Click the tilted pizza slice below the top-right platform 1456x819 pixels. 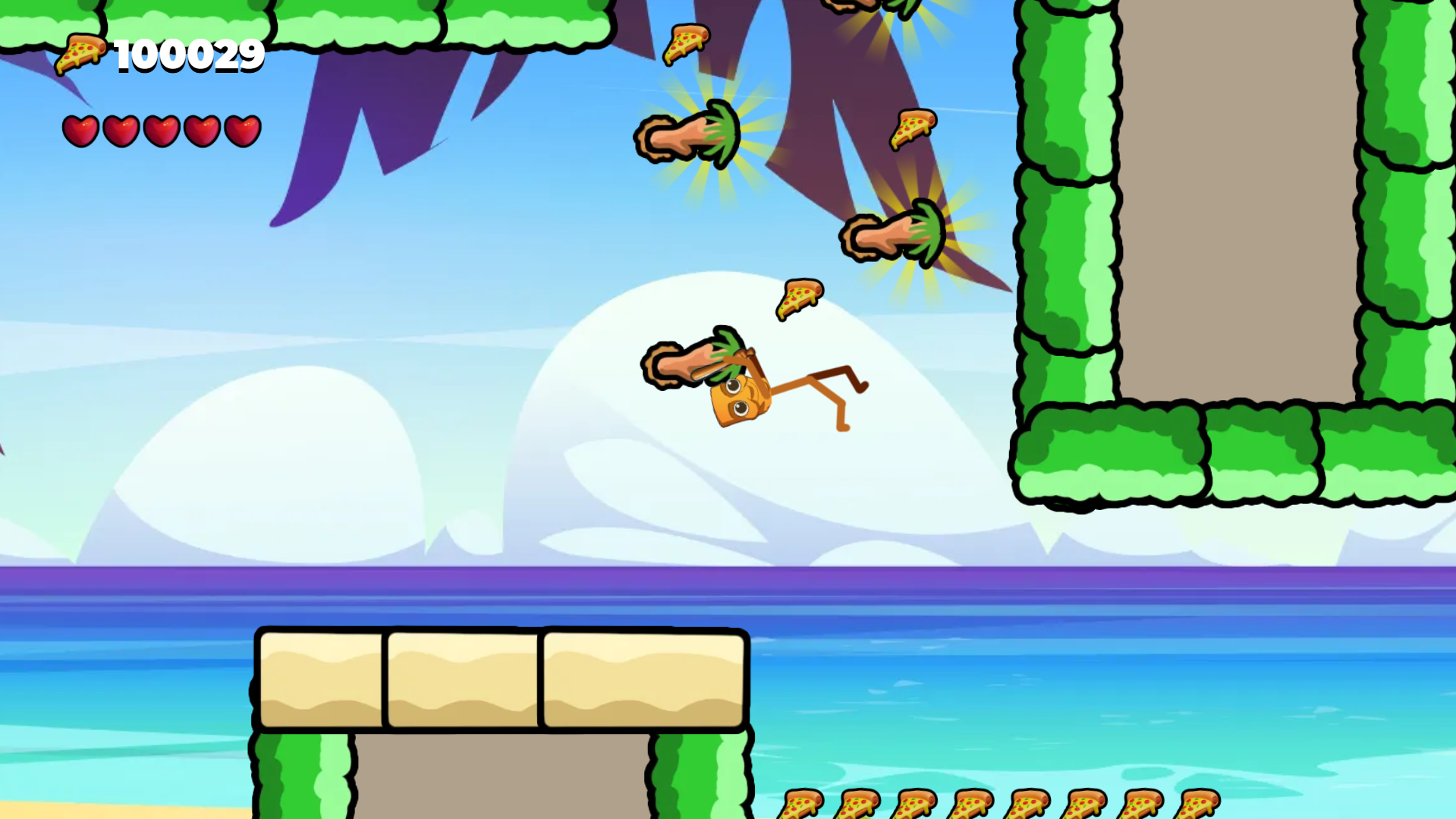(913, 129)
